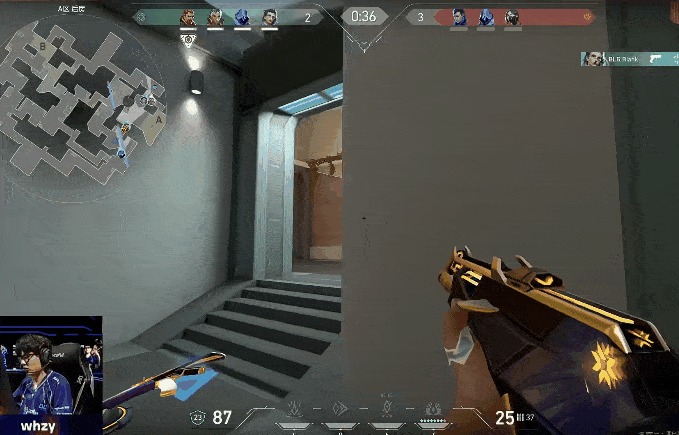The height and width of the screenshot is (435, 679).
Task: Select the B site label on the minimap
Action: 43,45
